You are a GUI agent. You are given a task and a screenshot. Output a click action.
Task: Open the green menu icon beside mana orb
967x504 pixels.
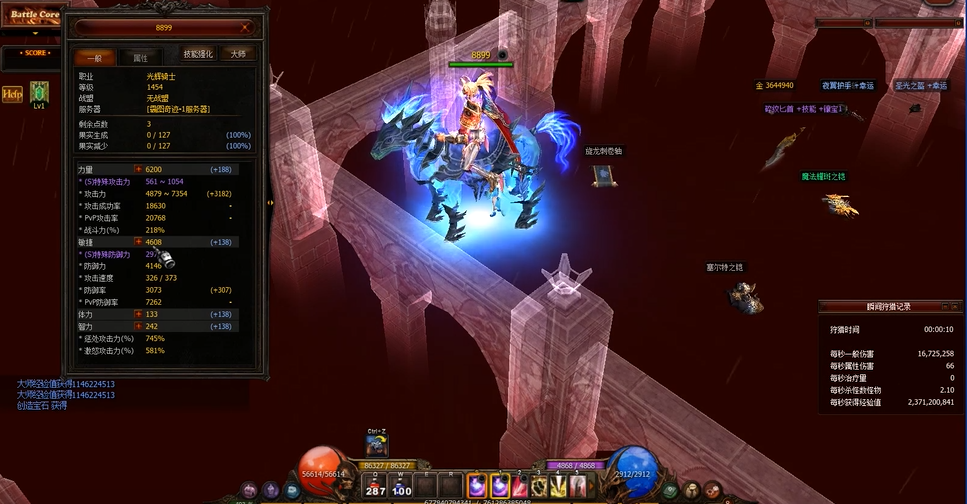click(x=669, y=489)
